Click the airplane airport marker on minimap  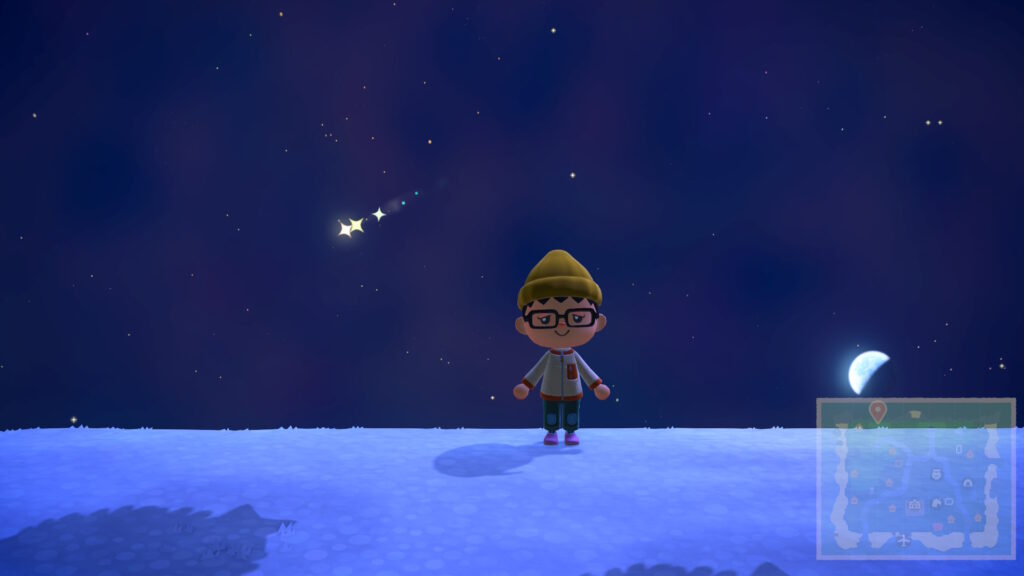click(903, 539)
